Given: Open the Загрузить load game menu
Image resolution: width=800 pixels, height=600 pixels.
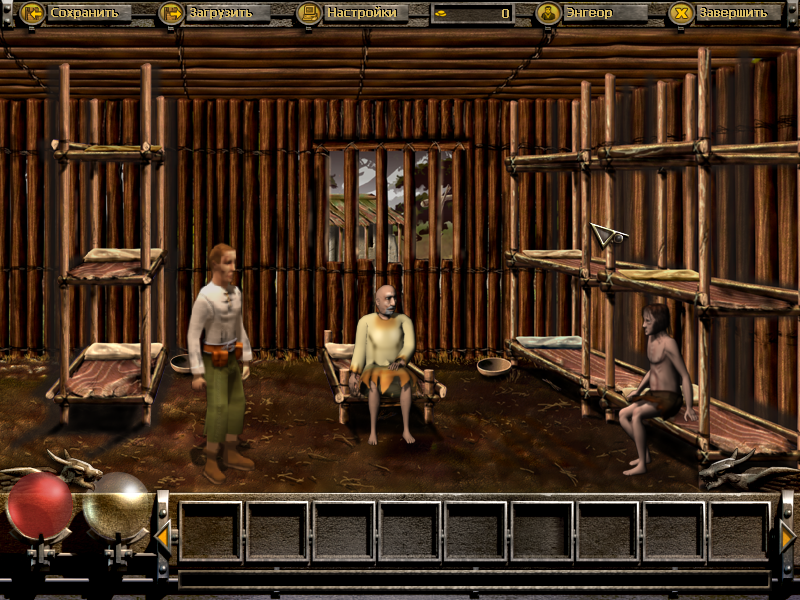Looking at the screenshot, I should click(x=214, y=13).
